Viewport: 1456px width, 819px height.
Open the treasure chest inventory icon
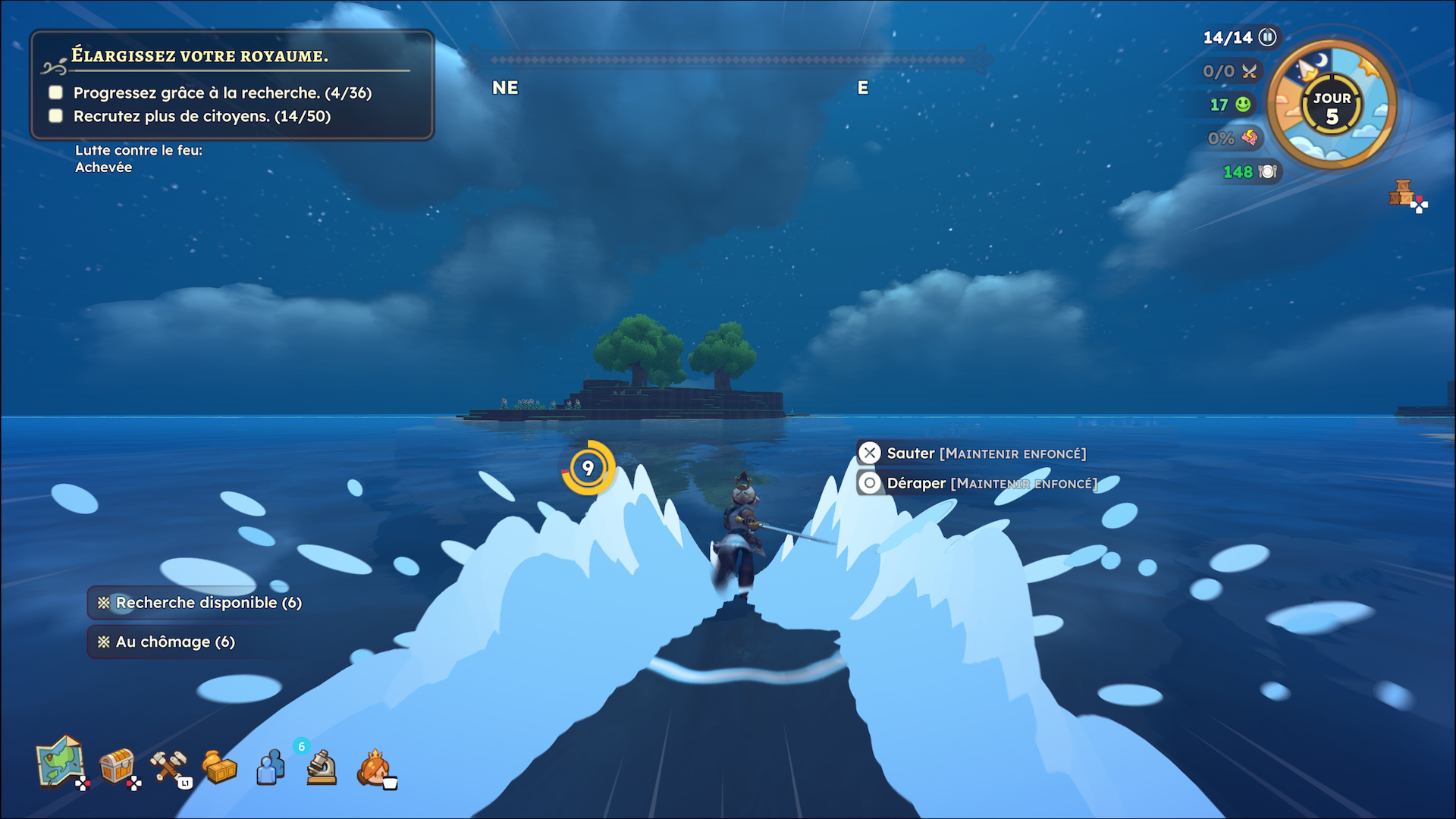tap(118, 766)
